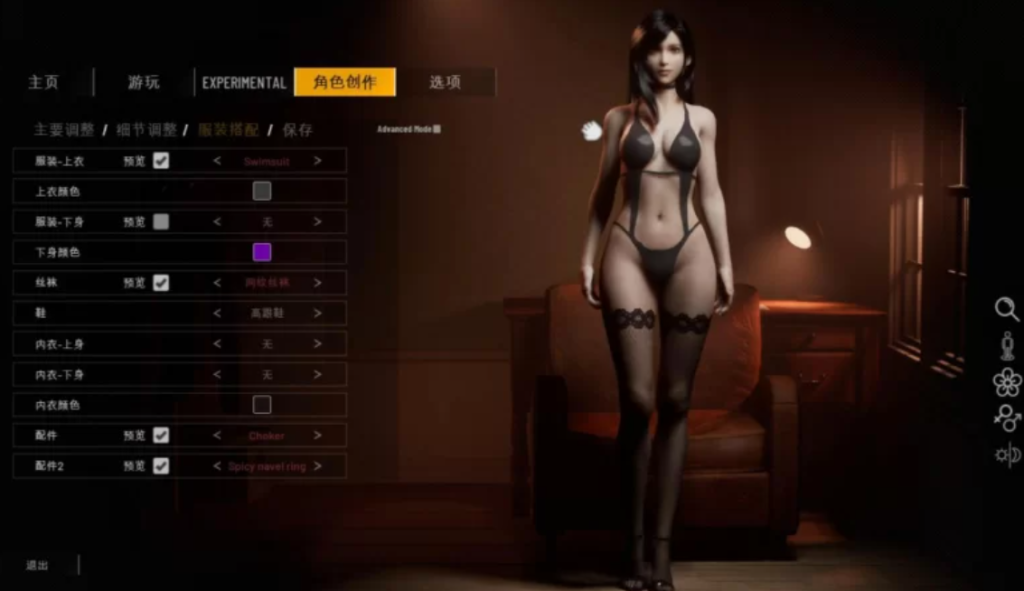
Task: Activate the magnifying glass zoom icon
Action: click(x=1006, y=309)
